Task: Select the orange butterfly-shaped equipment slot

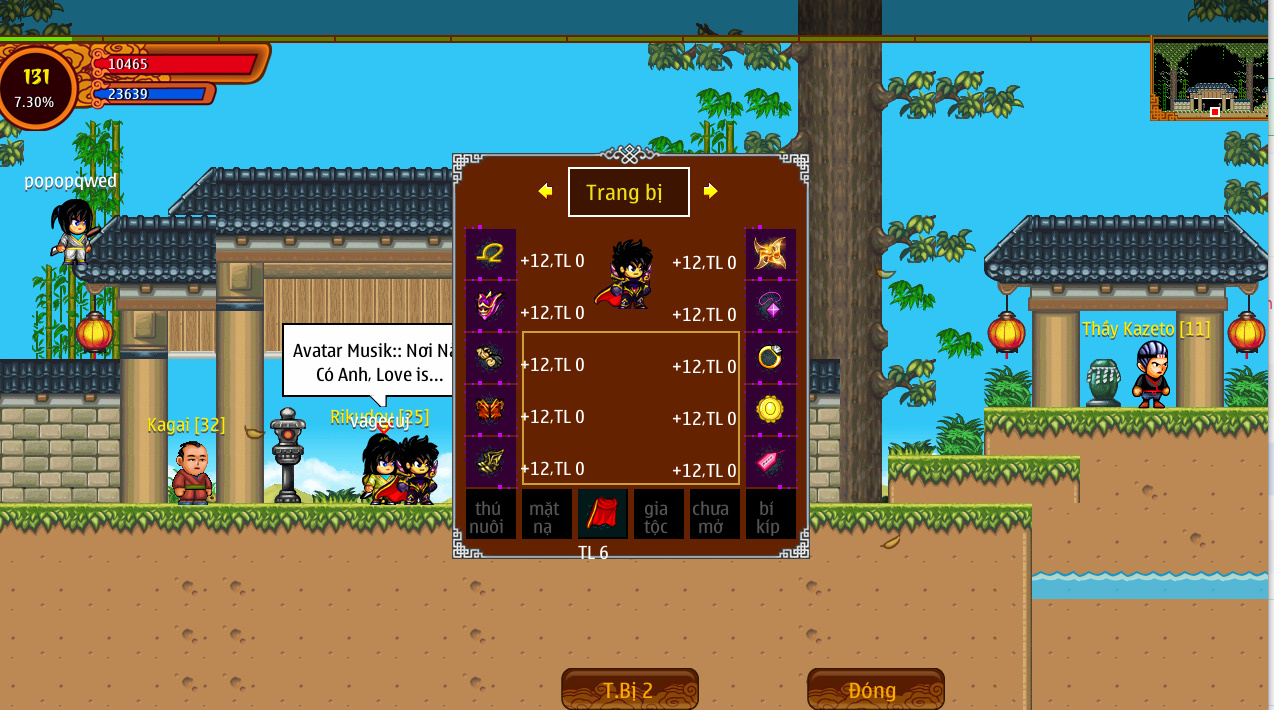Action: tap(491, 410)
